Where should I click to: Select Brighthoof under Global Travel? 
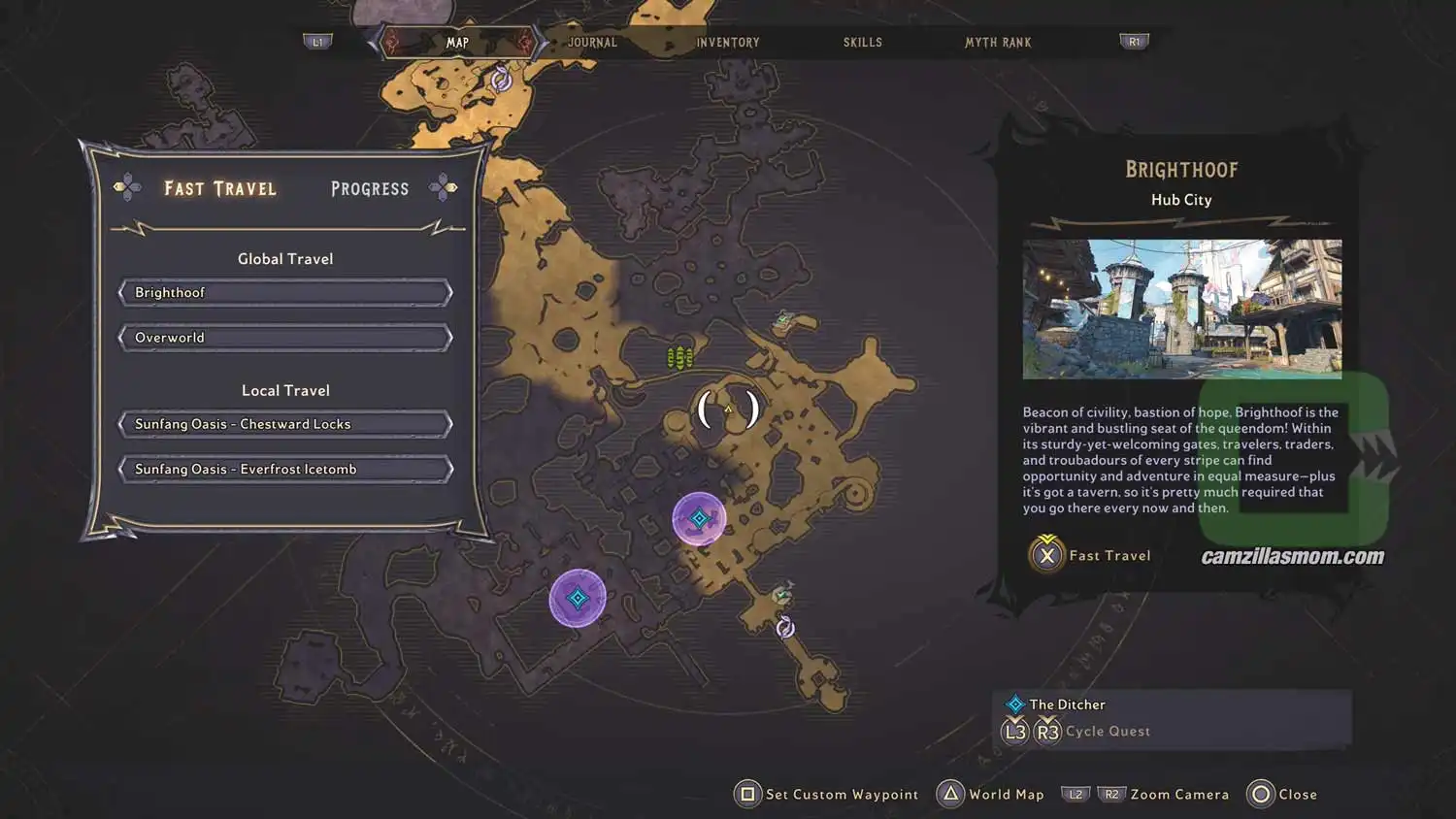(x=284, y=292)
